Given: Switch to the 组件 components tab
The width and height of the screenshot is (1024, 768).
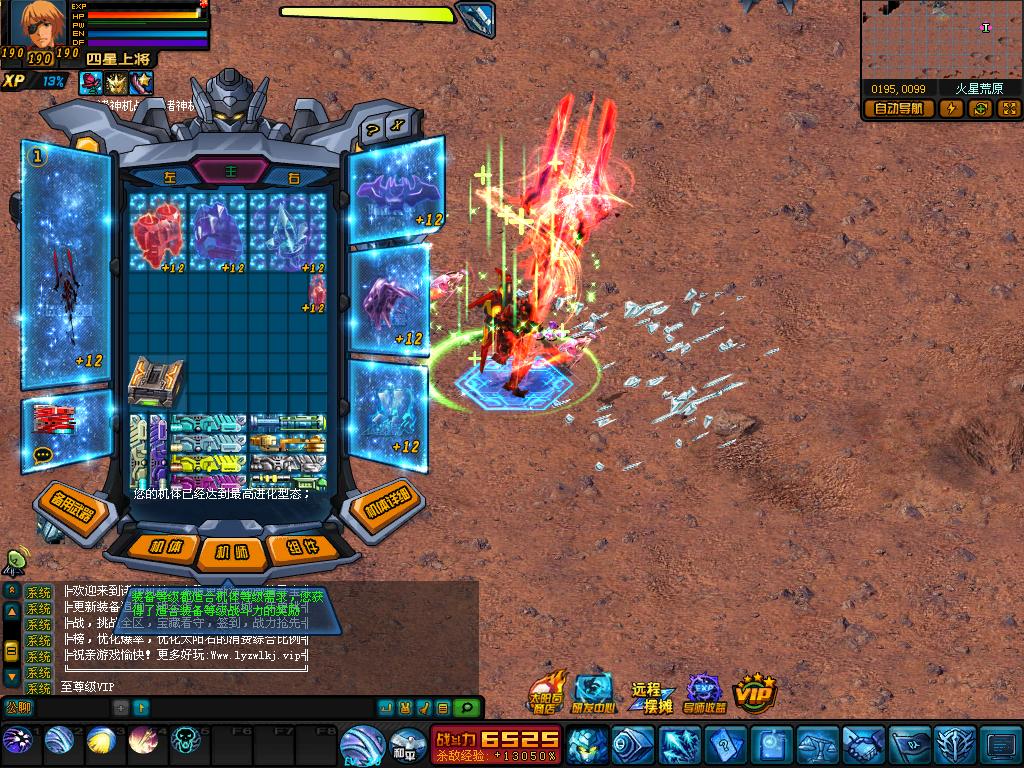Looking at the screenshot, I should tap(298, 547).
